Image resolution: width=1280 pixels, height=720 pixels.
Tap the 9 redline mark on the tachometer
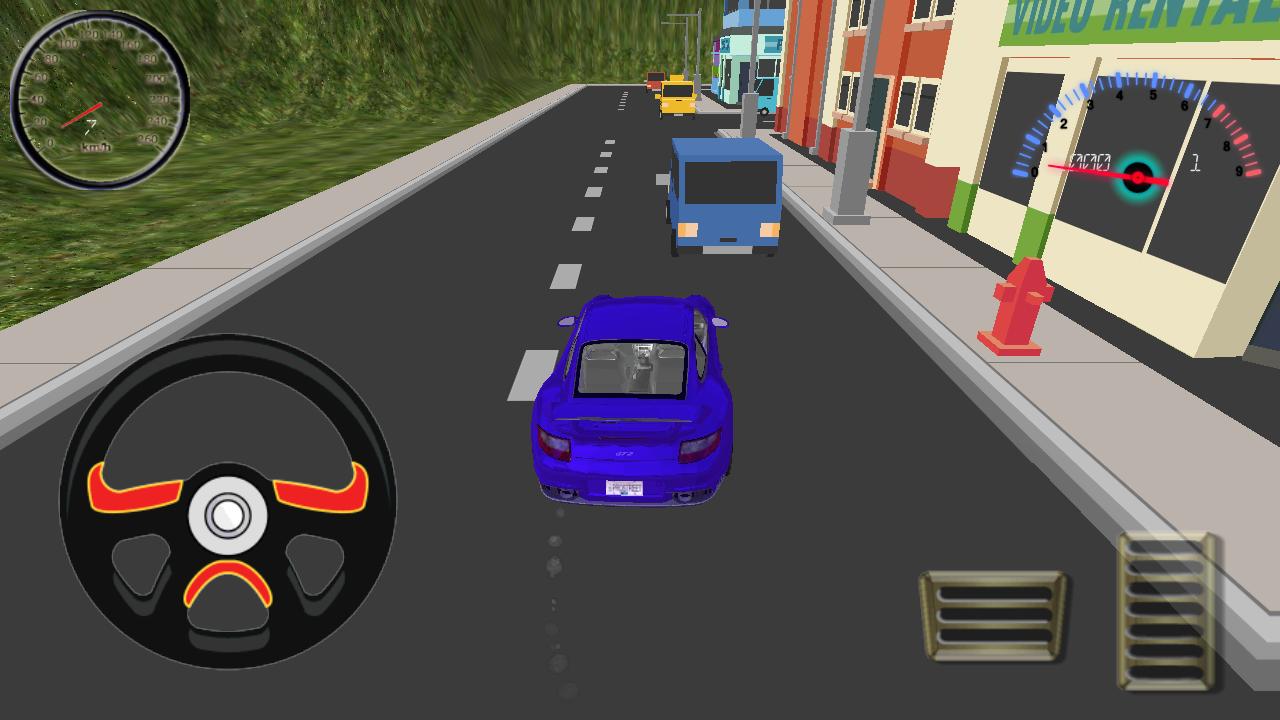coord(1239,170)
